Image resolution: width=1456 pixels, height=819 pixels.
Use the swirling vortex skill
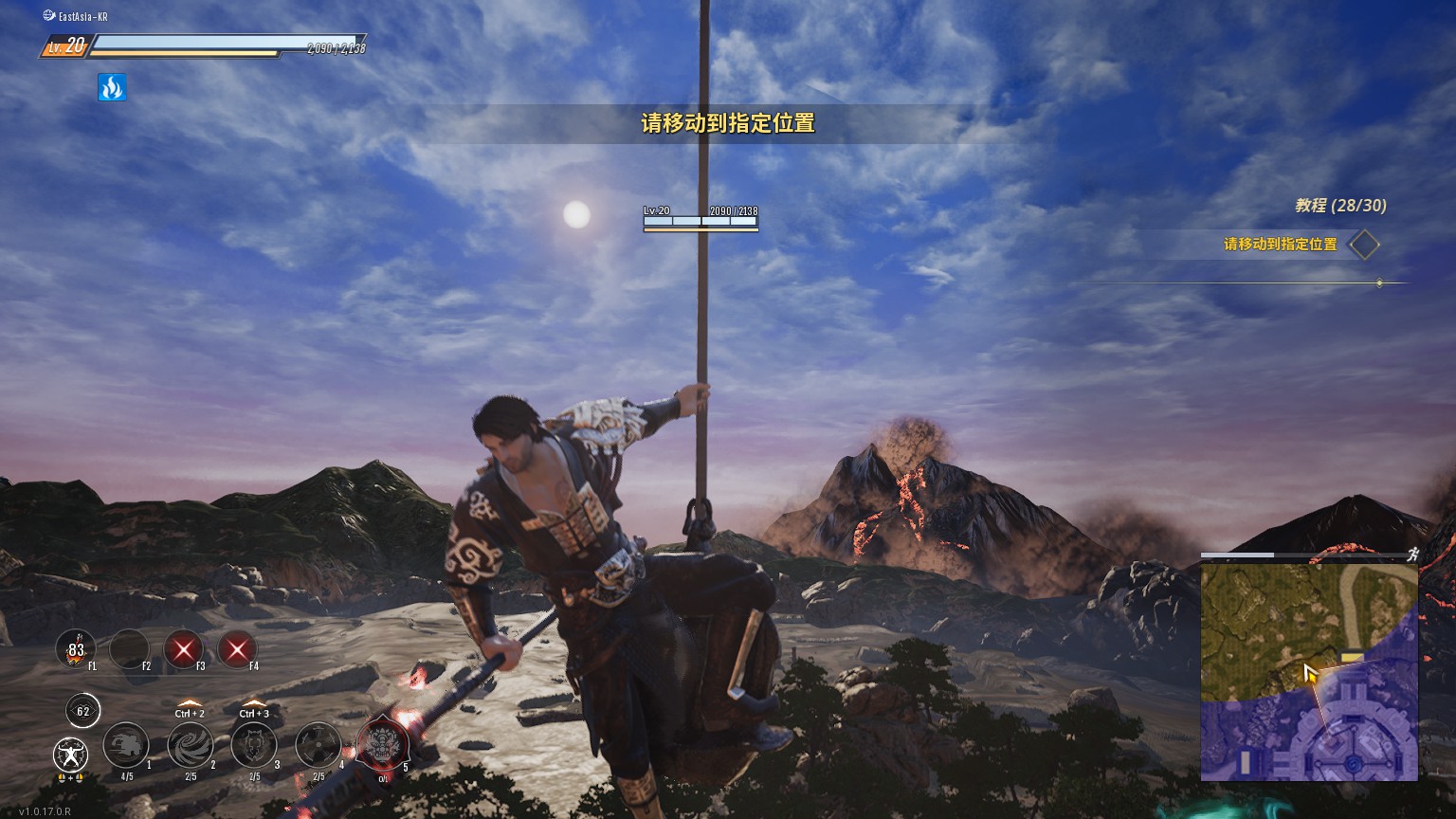190,745
